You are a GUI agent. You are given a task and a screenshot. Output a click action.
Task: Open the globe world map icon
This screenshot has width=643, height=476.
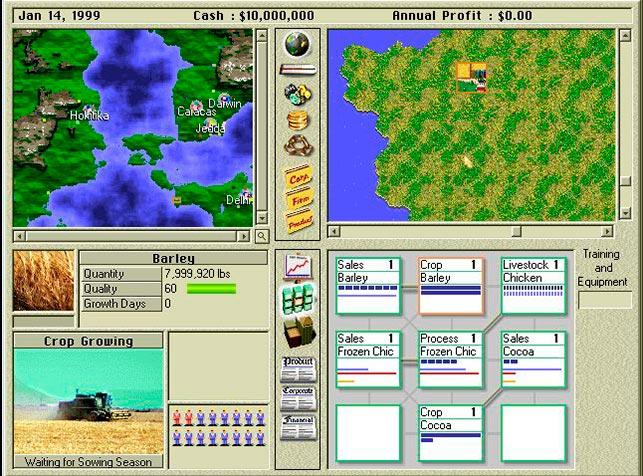[x=297, y=44]
